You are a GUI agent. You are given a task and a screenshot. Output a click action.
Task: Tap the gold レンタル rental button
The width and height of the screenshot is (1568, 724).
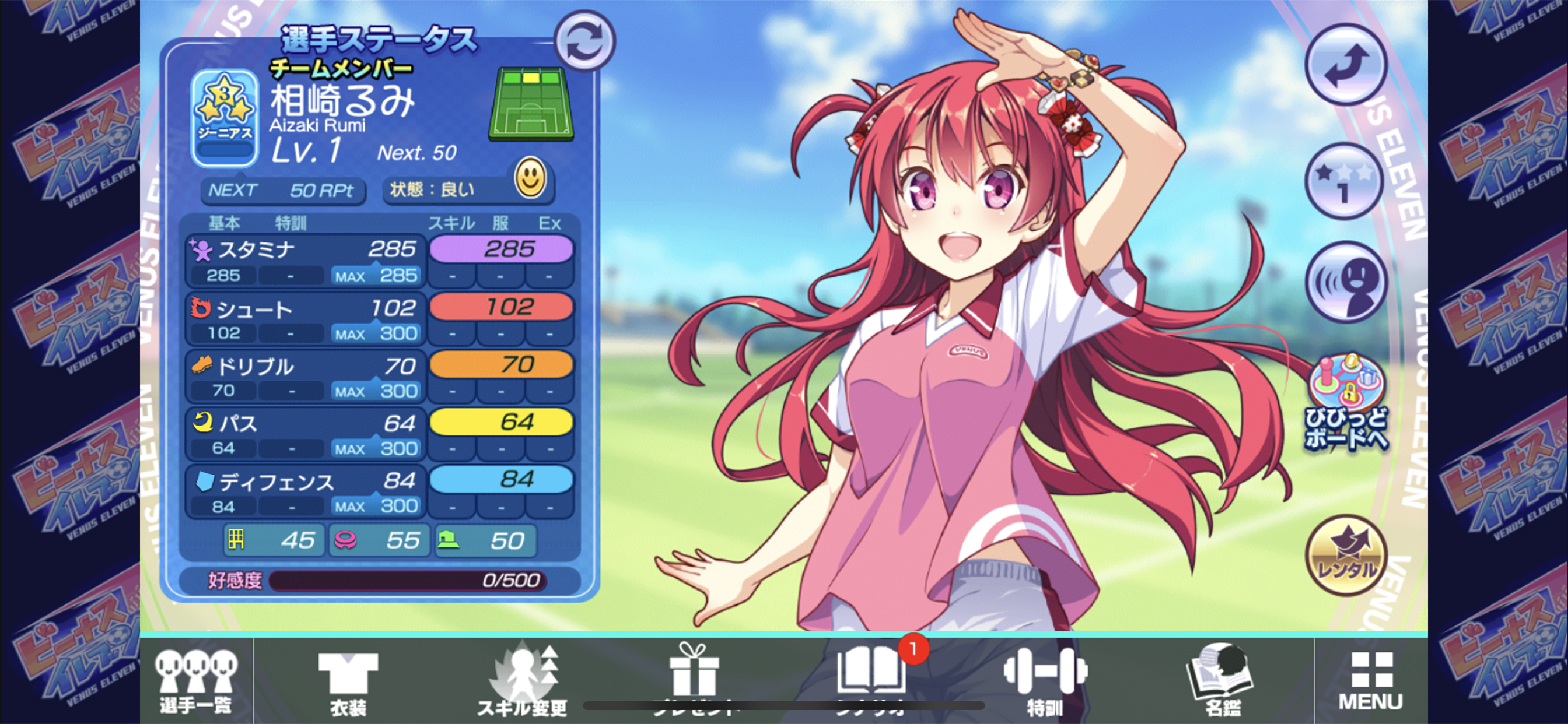[x=1345, y=554]
